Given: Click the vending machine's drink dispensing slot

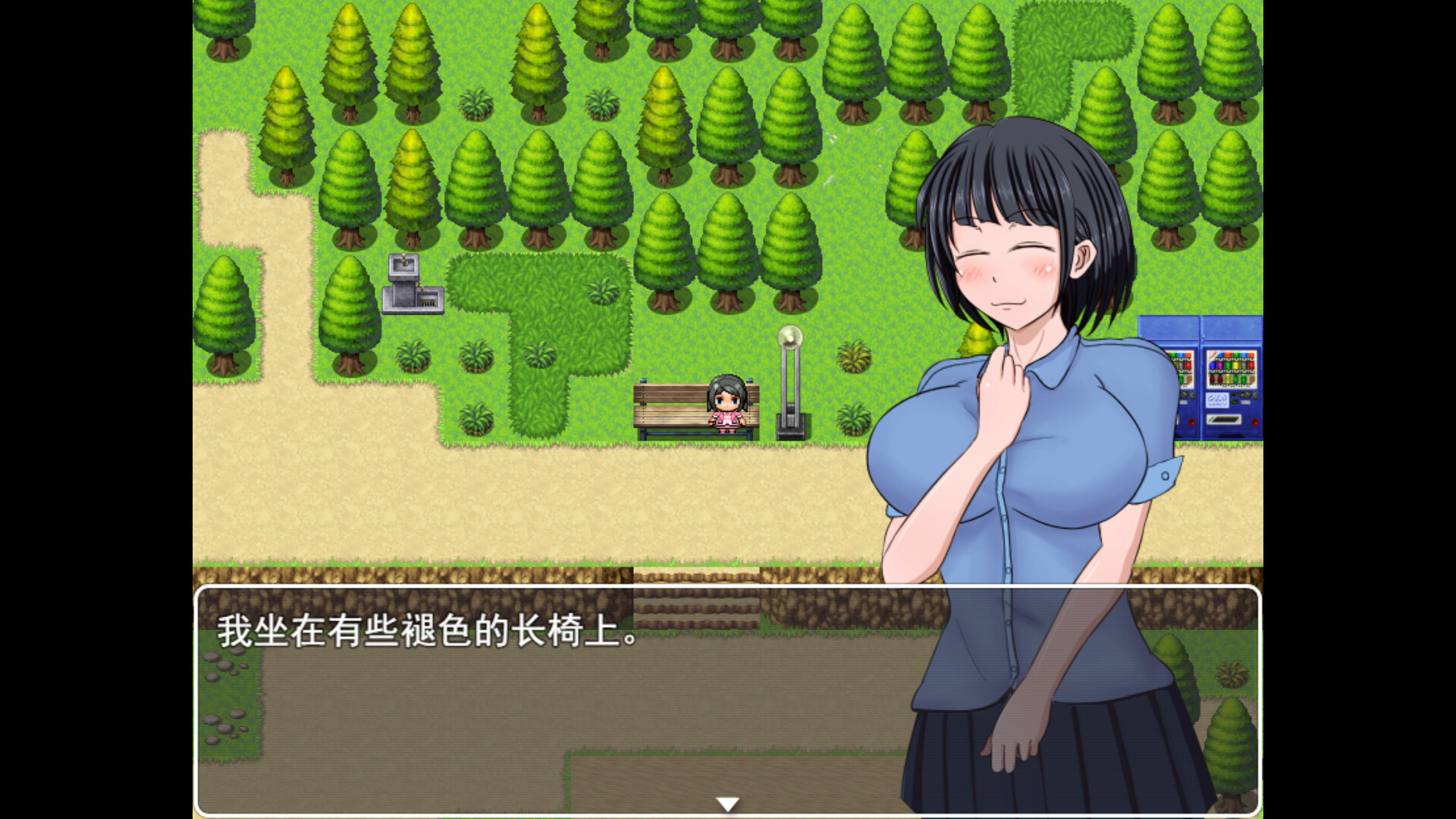Looking at the screenshot, I should [1224, 419].
